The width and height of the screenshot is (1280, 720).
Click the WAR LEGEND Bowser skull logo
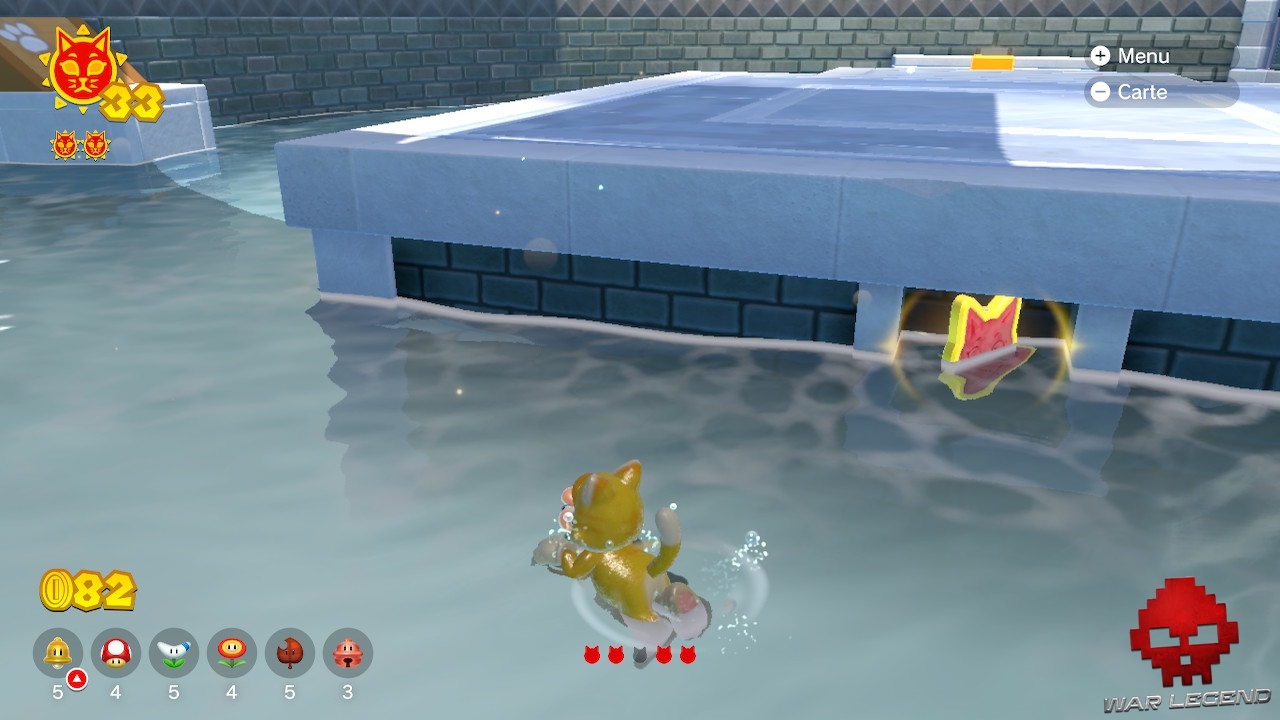1180,630
